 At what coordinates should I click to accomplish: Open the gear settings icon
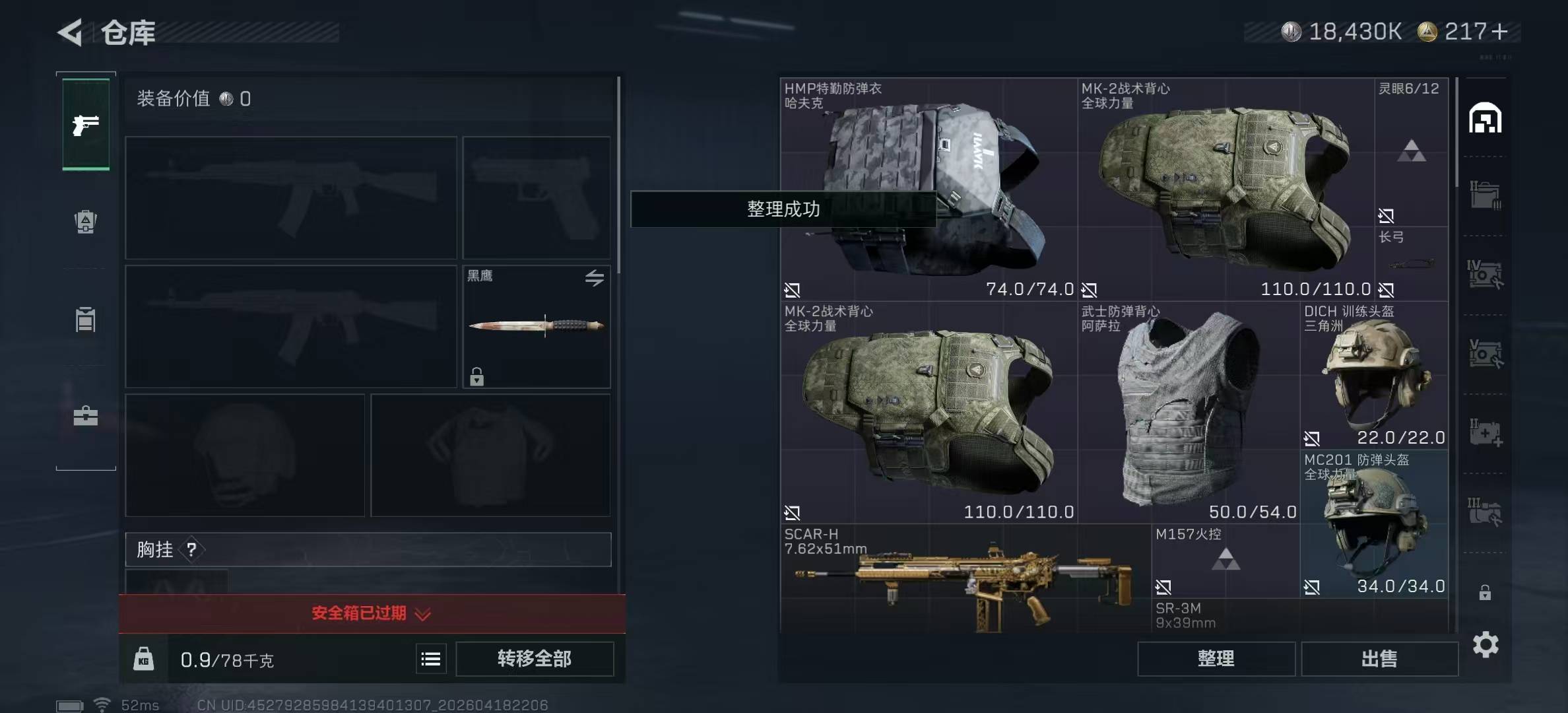point(1485,644)
